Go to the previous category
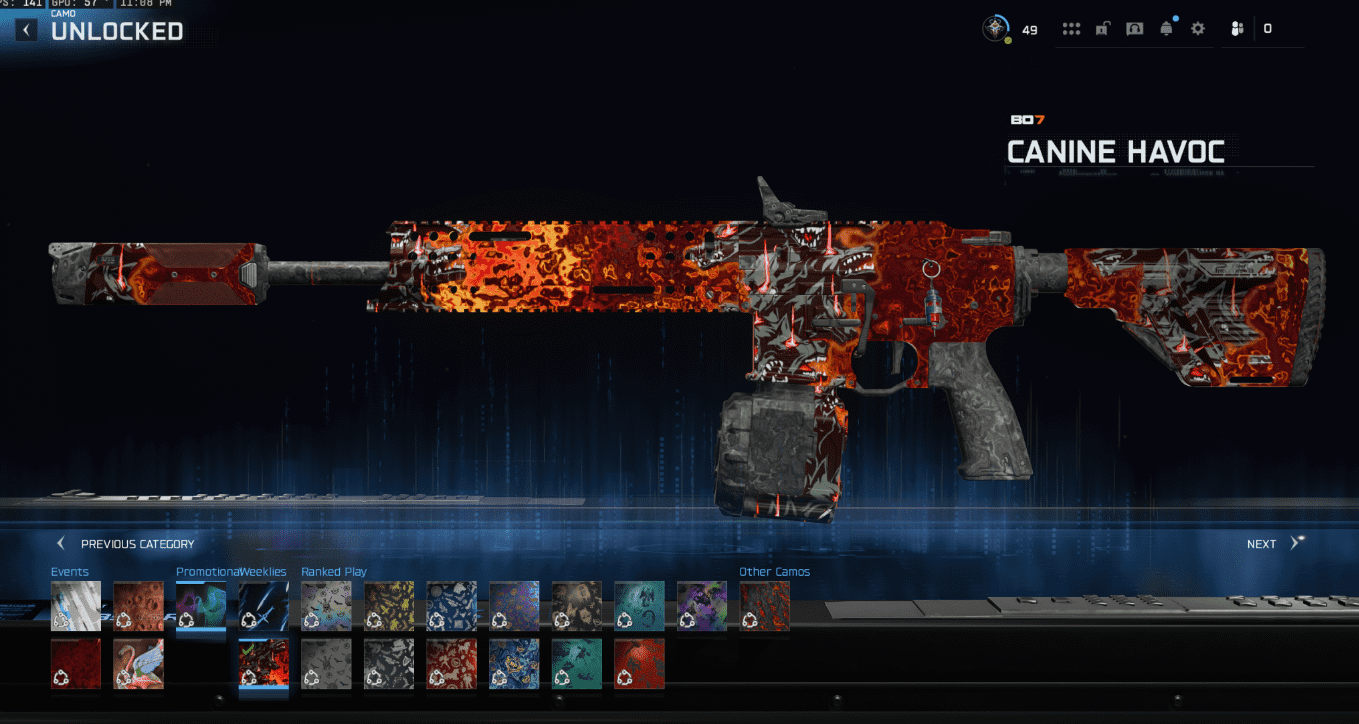The height and width of the screenshot is (724, 1359). [126, 544]
